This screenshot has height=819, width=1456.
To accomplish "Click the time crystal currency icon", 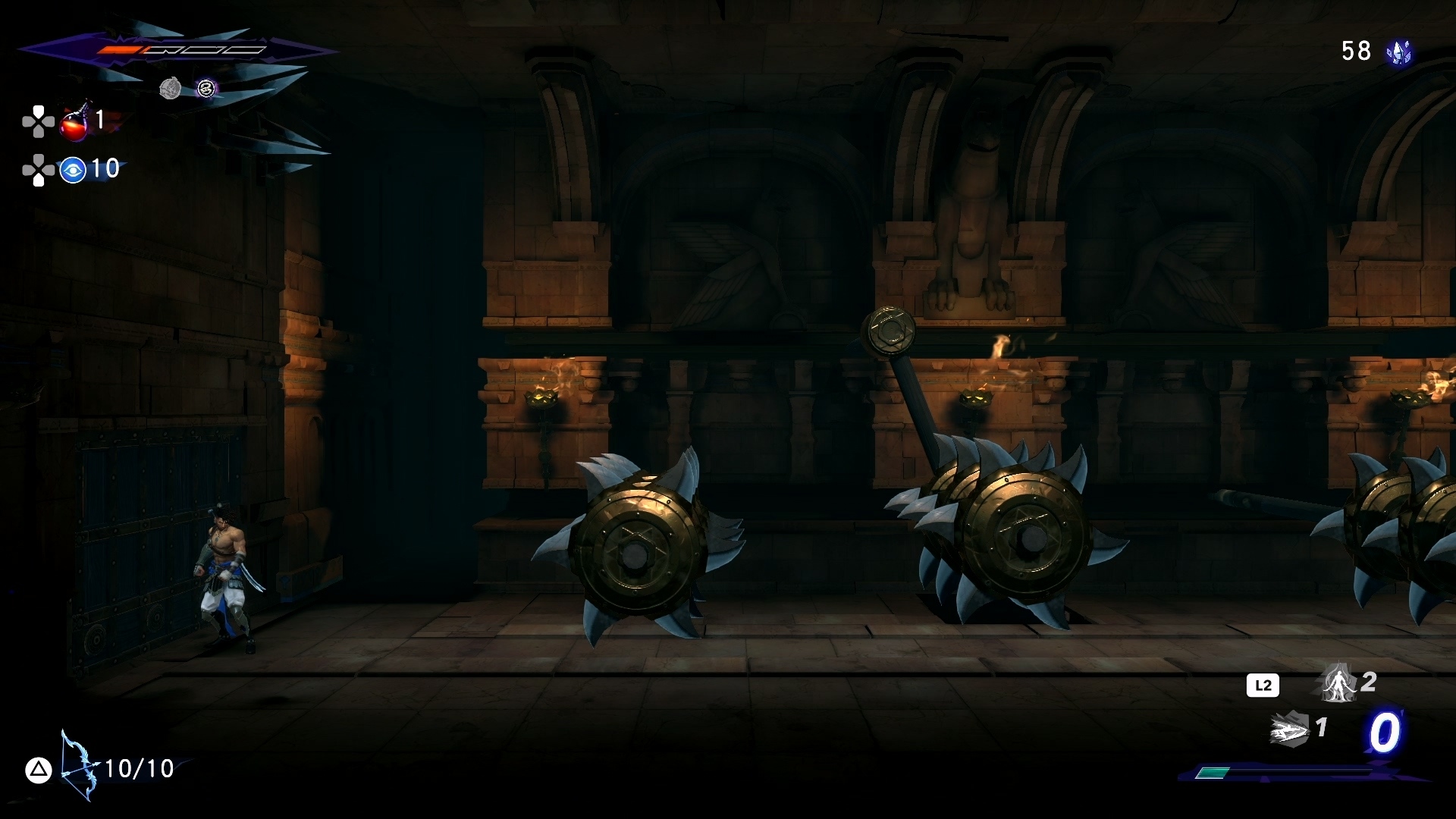I will 1398,52.
